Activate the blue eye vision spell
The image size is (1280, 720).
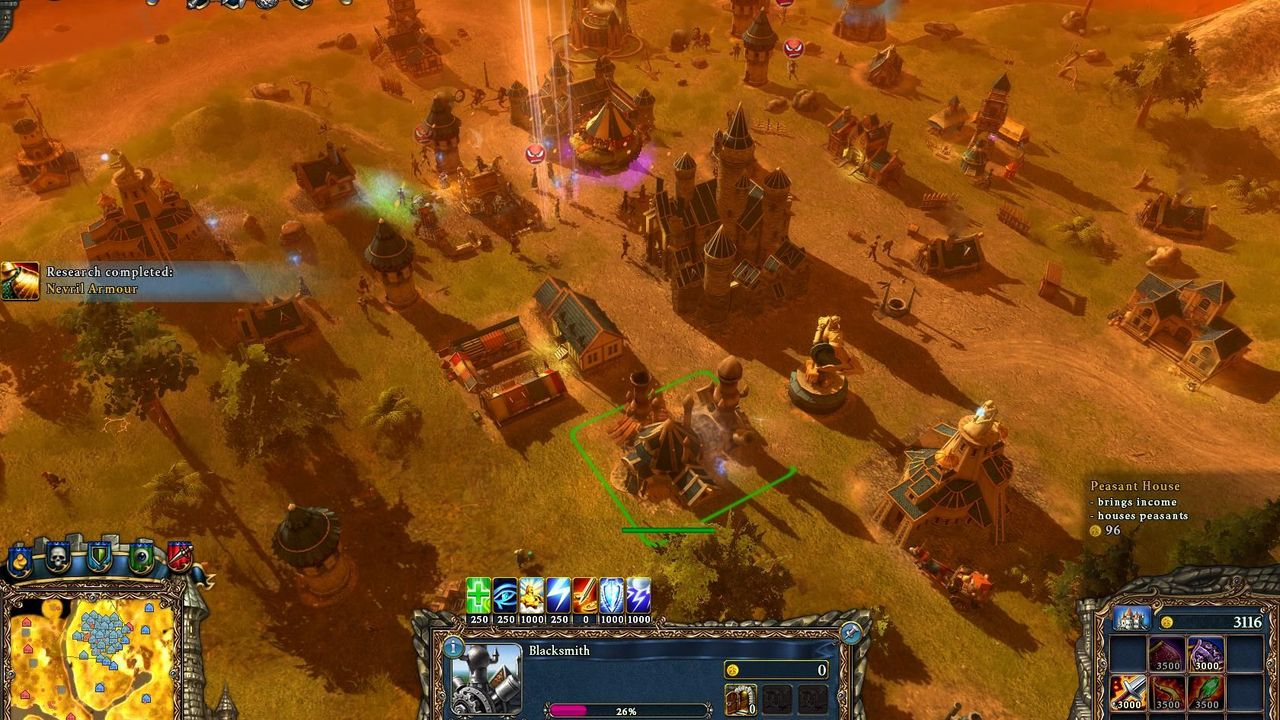pos(505,594)
